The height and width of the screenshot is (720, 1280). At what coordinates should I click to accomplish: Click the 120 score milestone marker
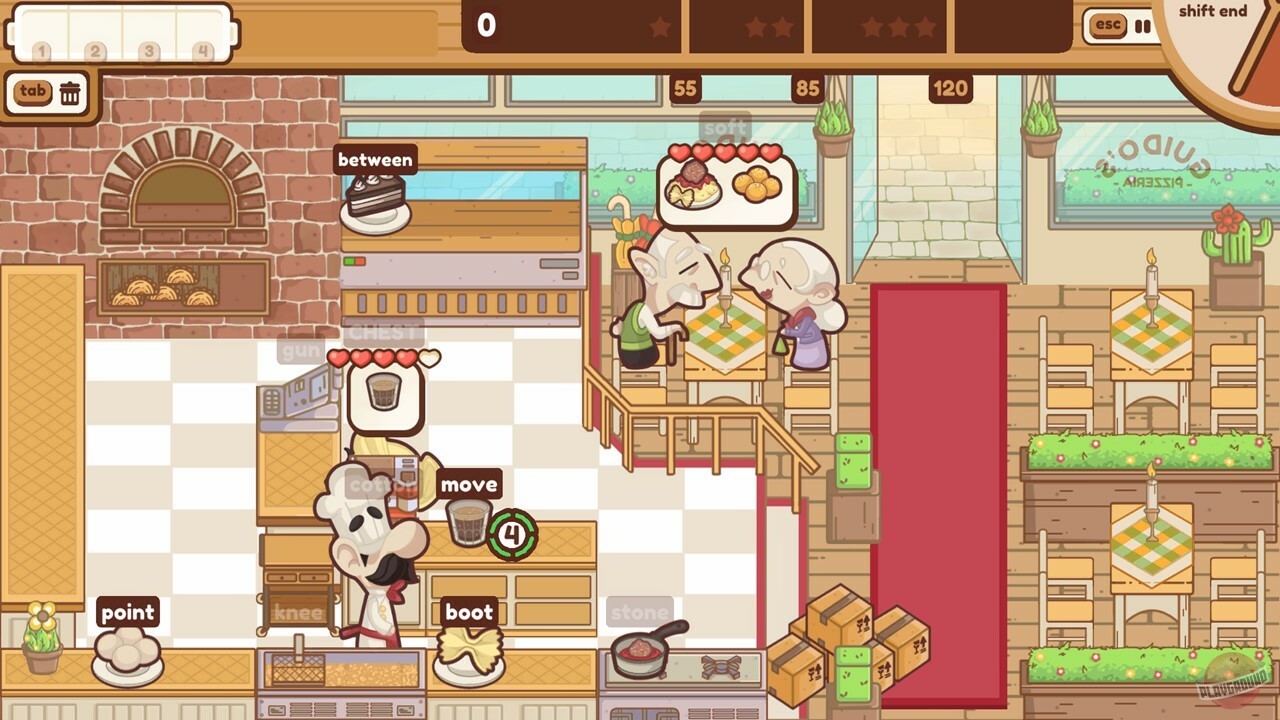(949, 88)
